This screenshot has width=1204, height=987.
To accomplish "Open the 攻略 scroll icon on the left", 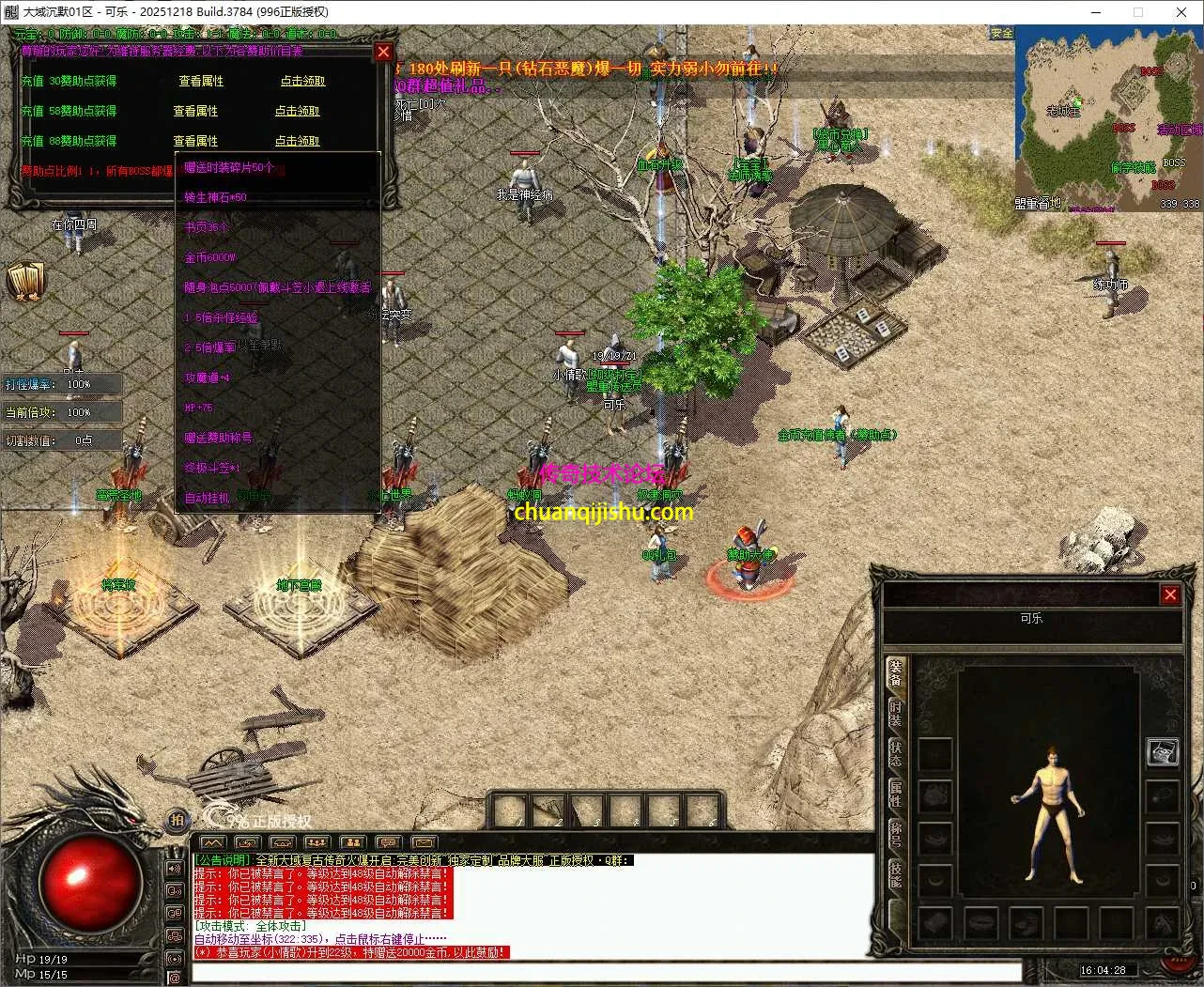I will pos(25,282).
